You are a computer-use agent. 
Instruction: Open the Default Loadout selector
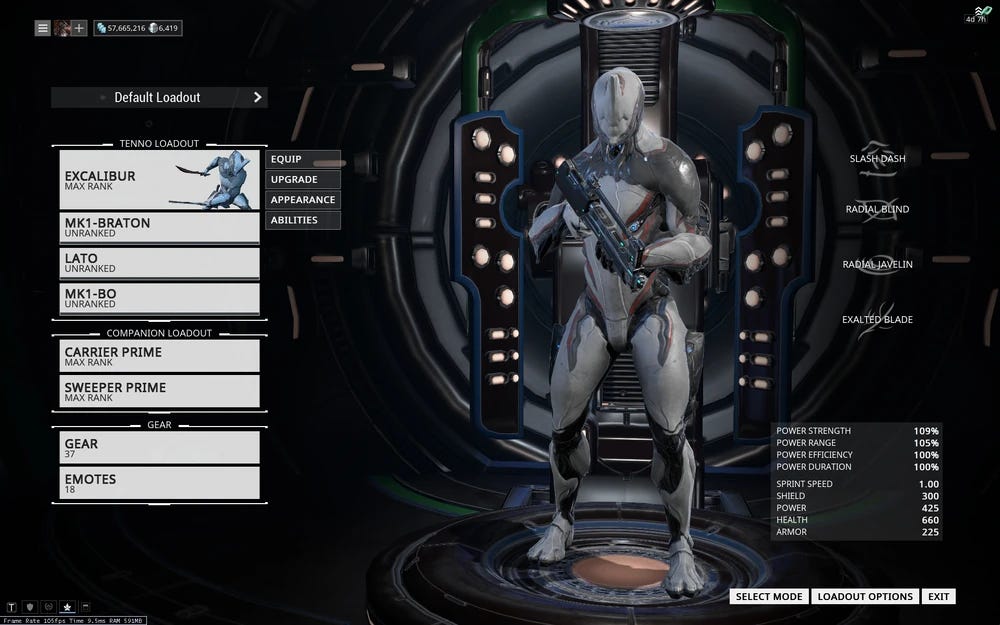(159, 97)
